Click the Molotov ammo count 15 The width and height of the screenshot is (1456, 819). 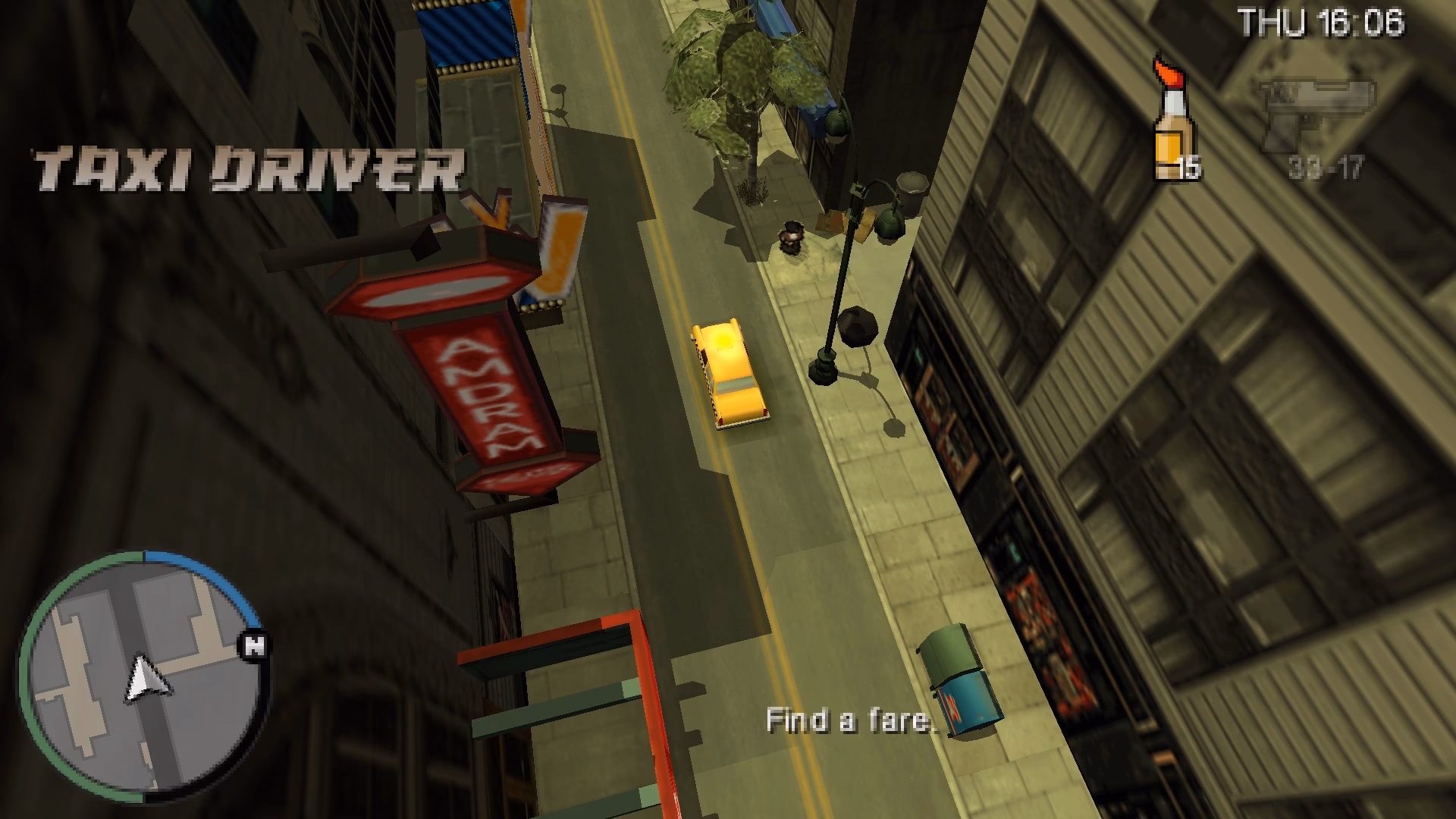(x=1190, y=168)
